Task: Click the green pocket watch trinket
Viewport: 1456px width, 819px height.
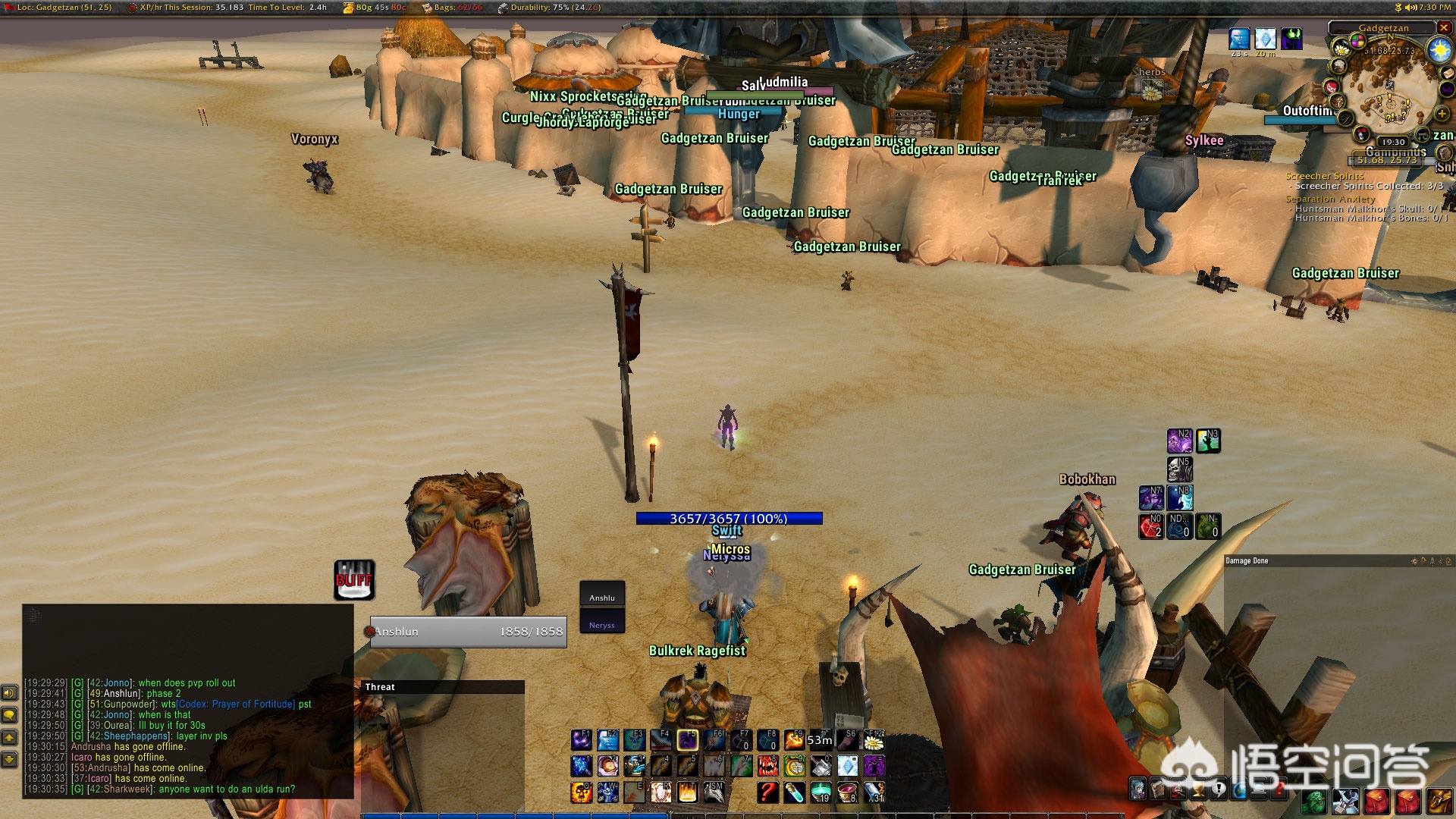Action: click(794, 766)
